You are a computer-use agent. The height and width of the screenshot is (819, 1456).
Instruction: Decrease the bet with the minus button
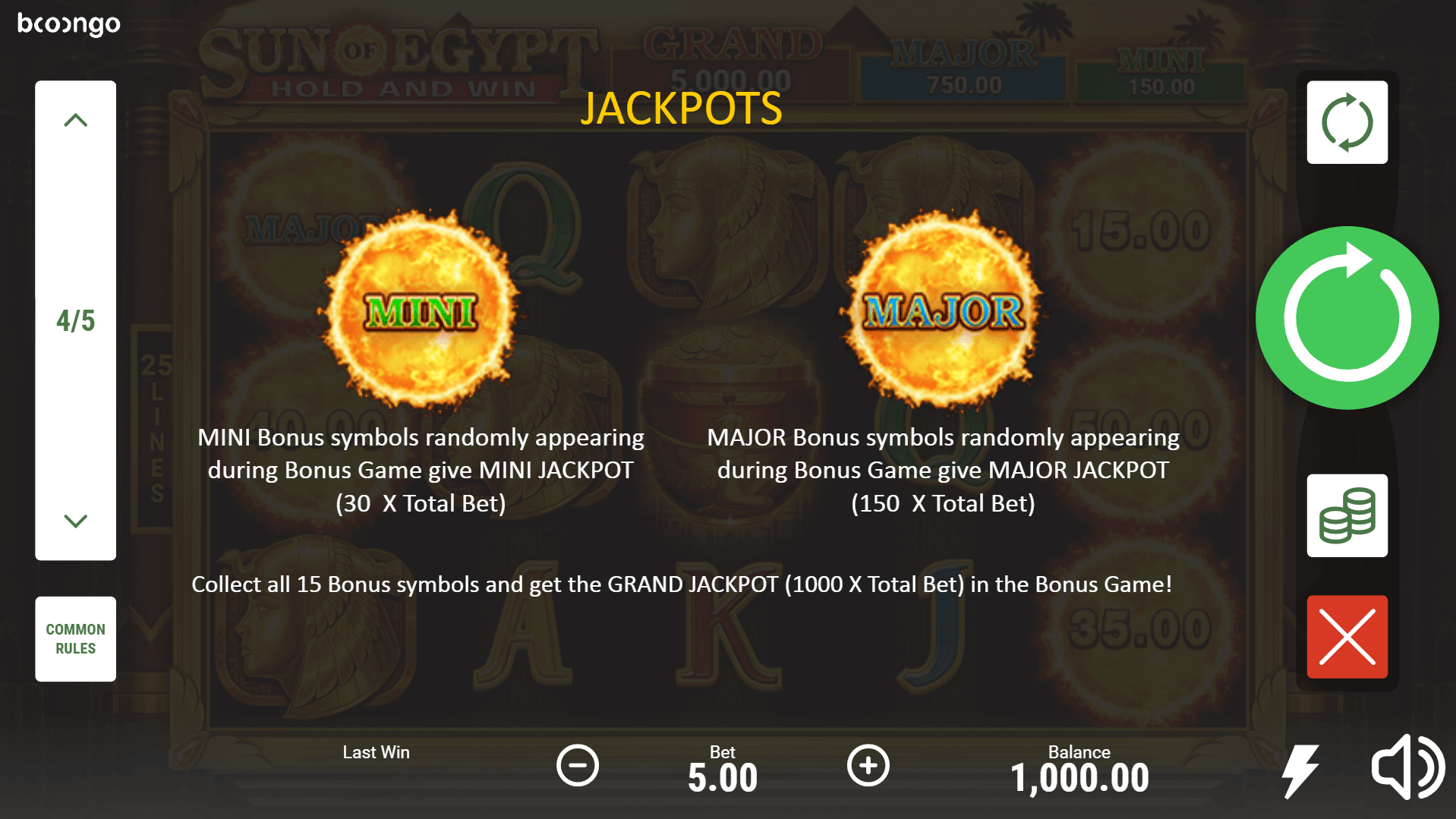click(x=578, y=765)
